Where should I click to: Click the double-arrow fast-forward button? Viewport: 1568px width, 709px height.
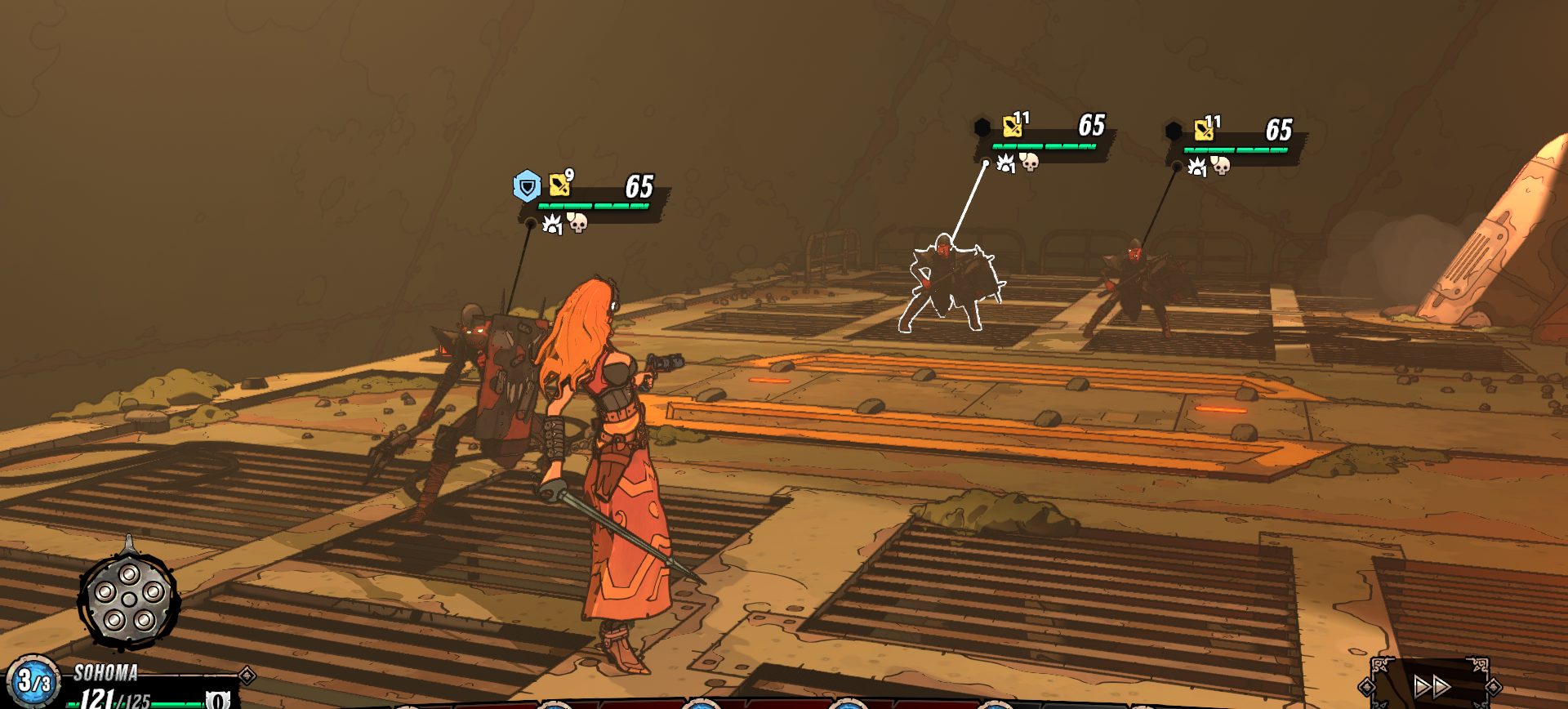[1432, 686]
